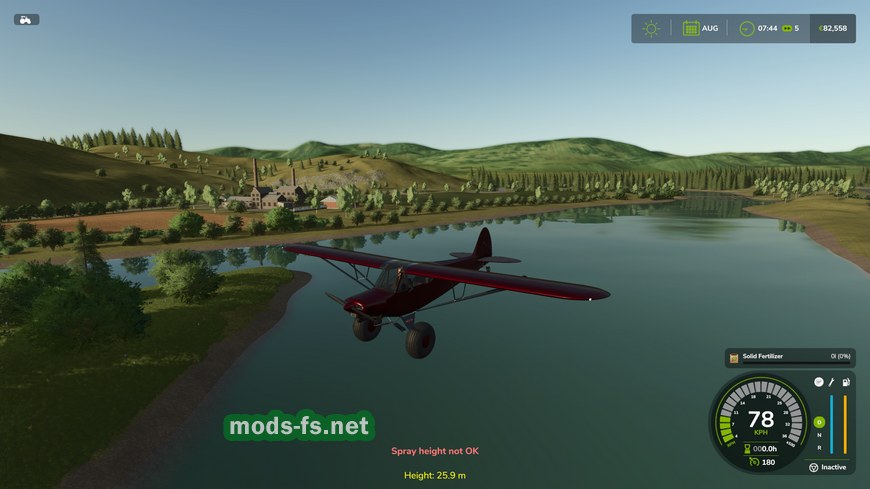The height and width of the screenshot is (489, 870).
Task: Click the wrench vehicle damage icon
Action: pos(832,382)
